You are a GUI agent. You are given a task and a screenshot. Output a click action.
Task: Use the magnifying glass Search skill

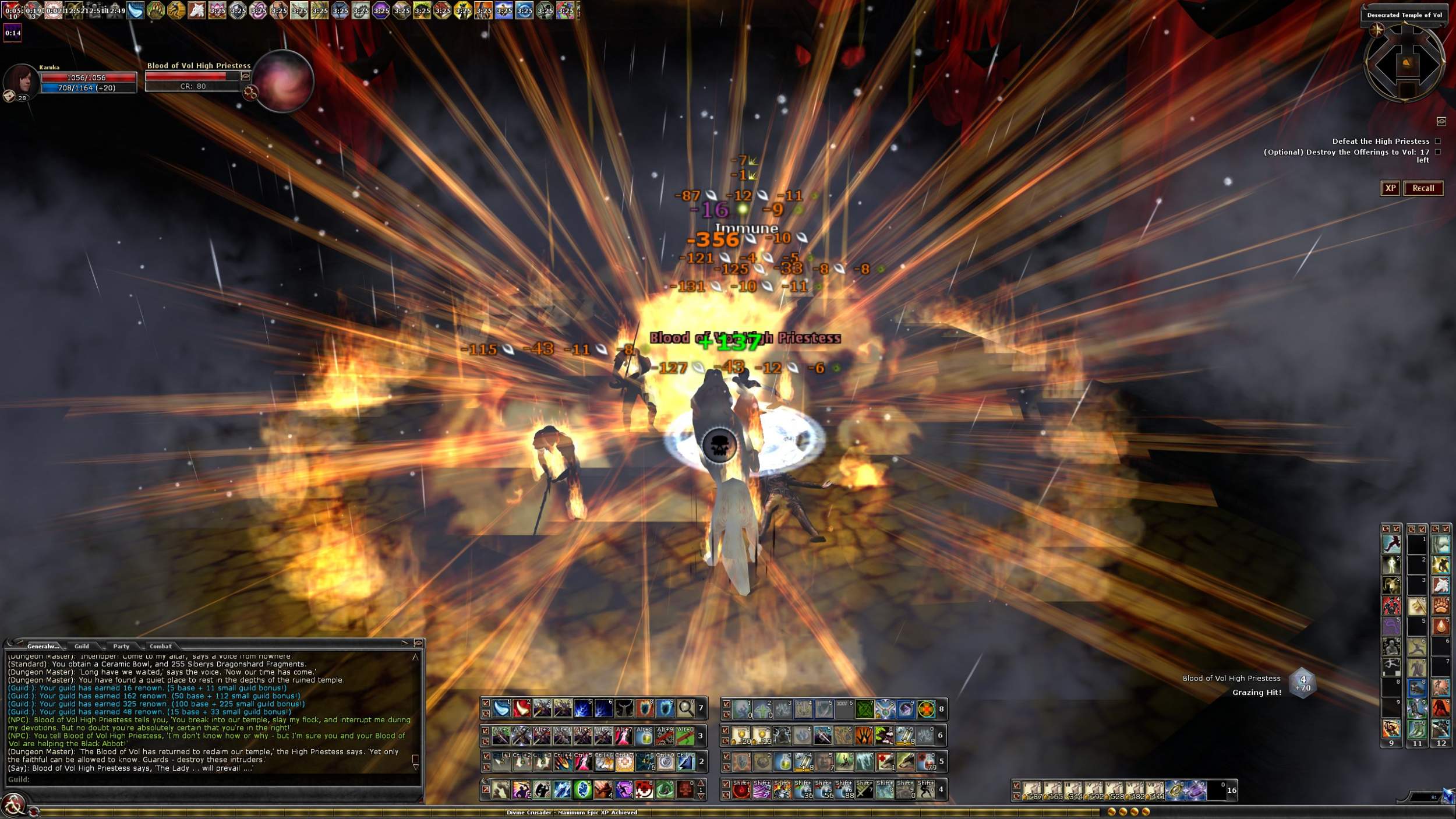click(x=685, y=708)
